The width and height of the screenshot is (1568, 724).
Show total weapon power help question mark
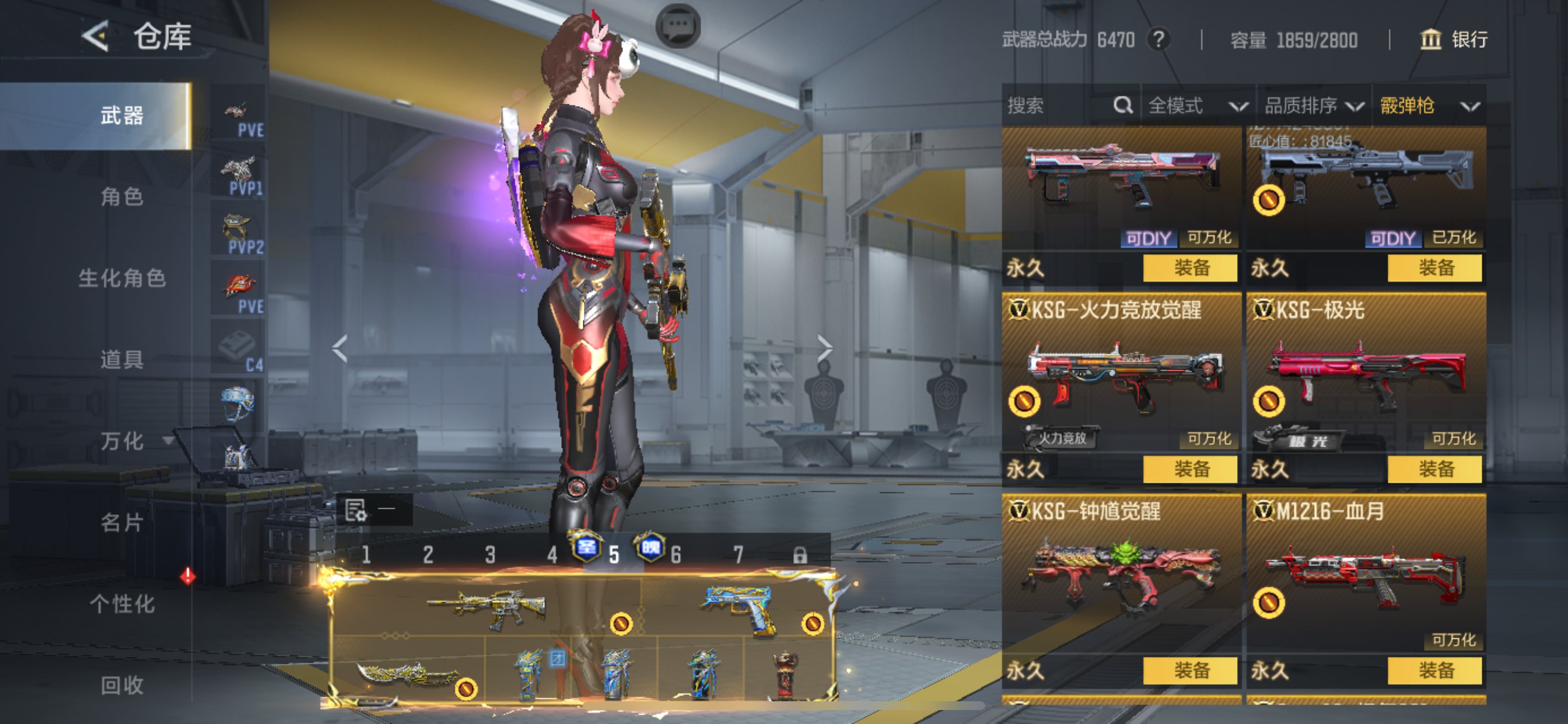[x=1159, y=40]
